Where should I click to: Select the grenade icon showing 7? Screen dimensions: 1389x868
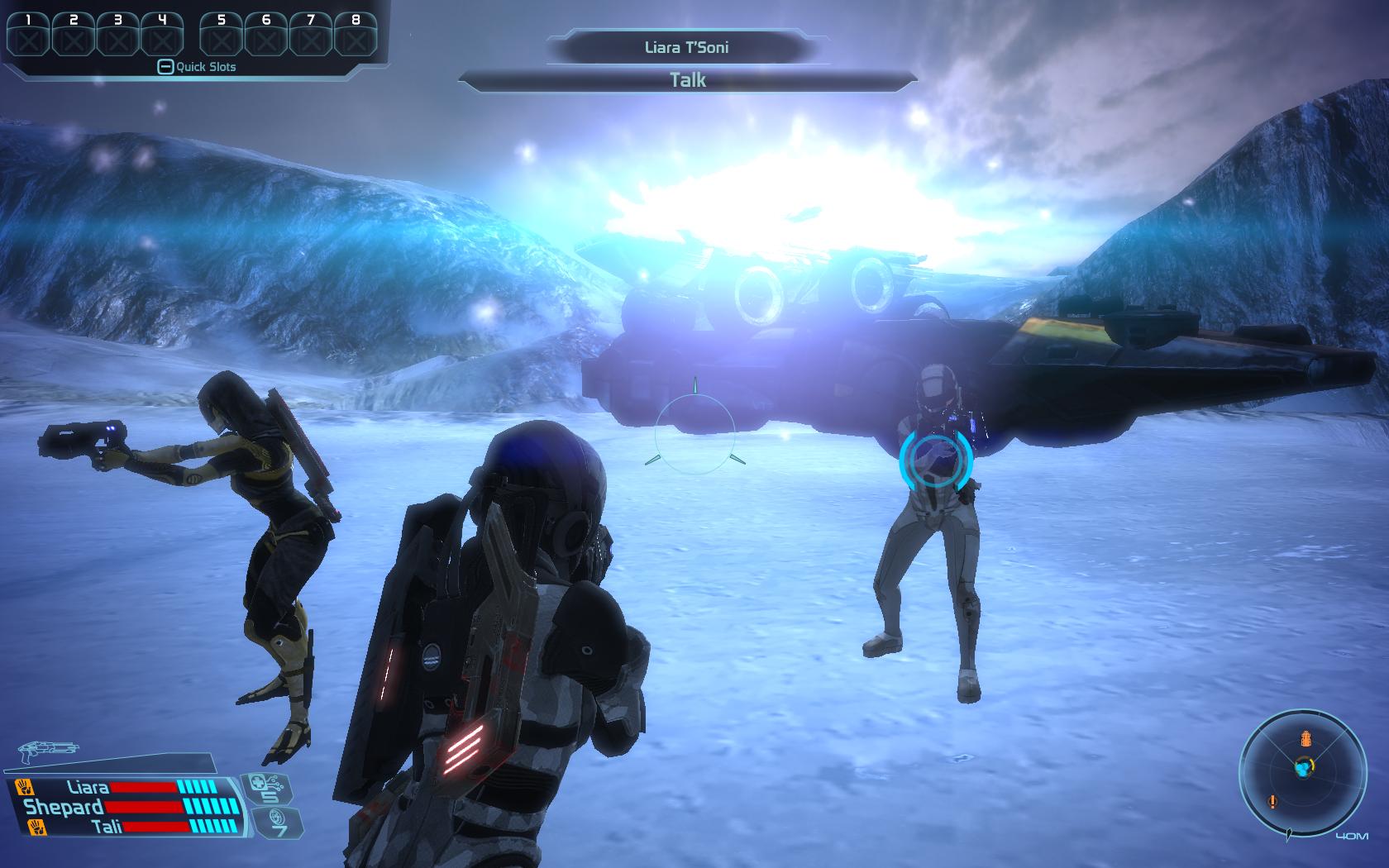pyautogui.click(x=276, y=823)
